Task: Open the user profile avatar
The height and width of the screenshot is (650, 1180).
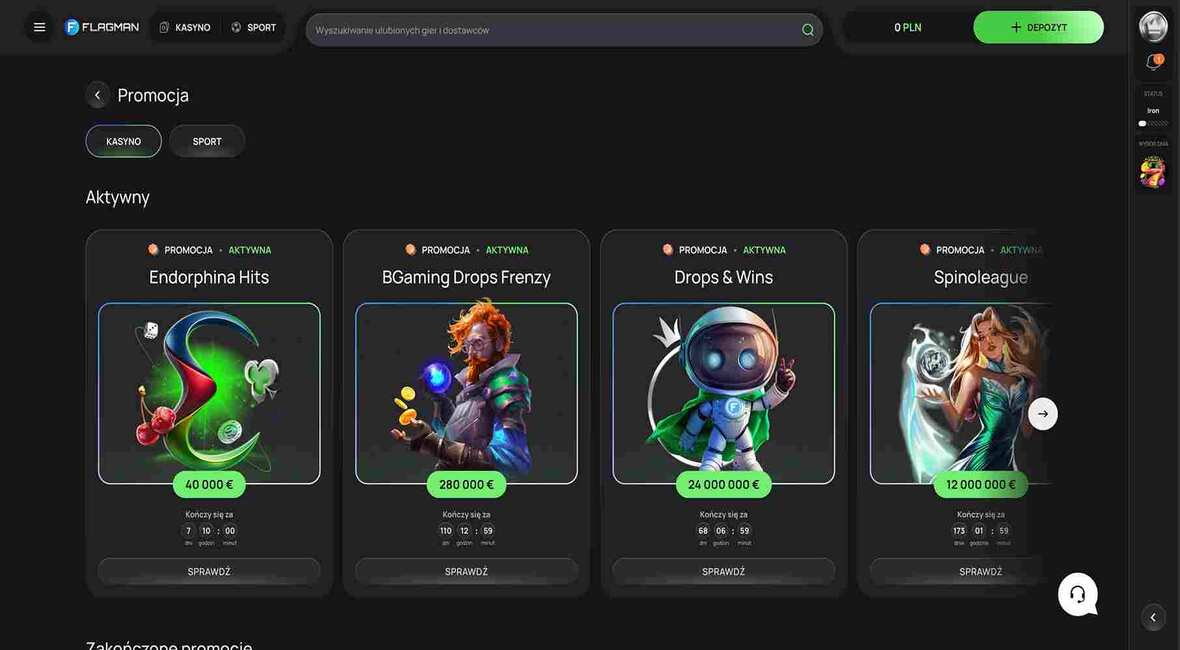Action: (1153, 26)
